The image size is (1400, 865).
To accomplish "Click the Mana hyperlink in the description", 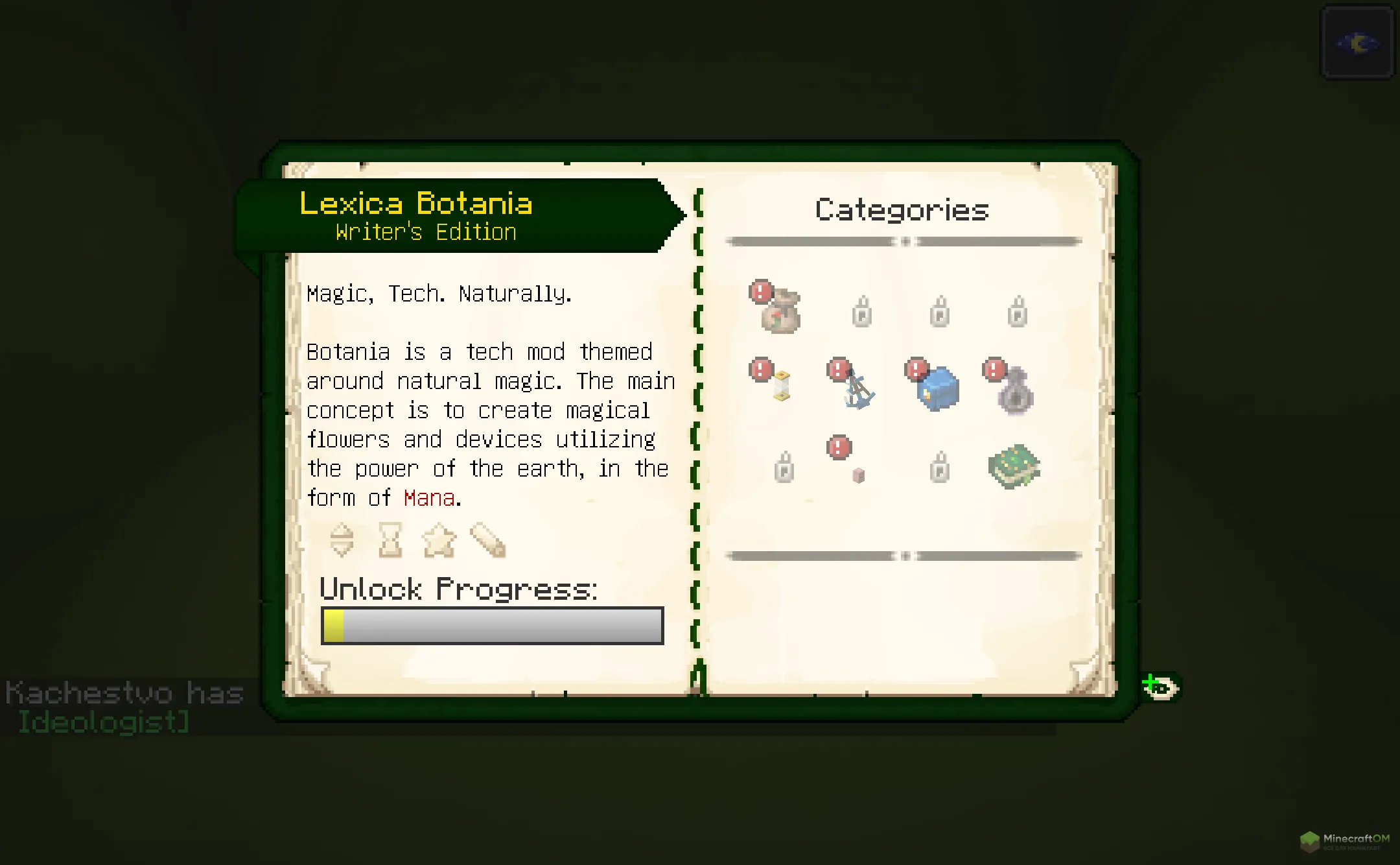I will click(x=428, y=497).
